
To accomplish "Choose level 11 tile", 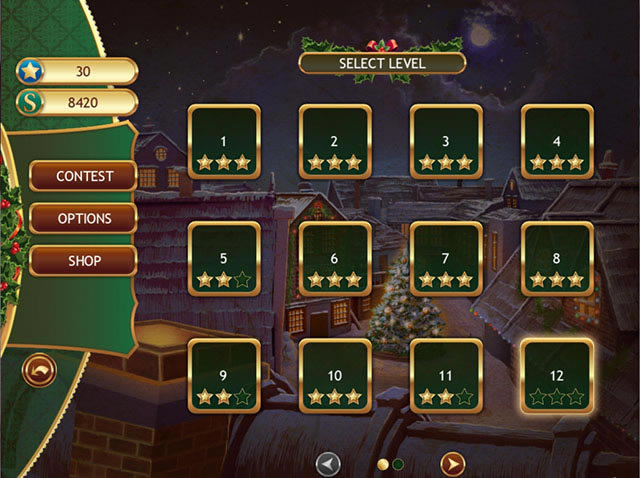I will point(446,375).
